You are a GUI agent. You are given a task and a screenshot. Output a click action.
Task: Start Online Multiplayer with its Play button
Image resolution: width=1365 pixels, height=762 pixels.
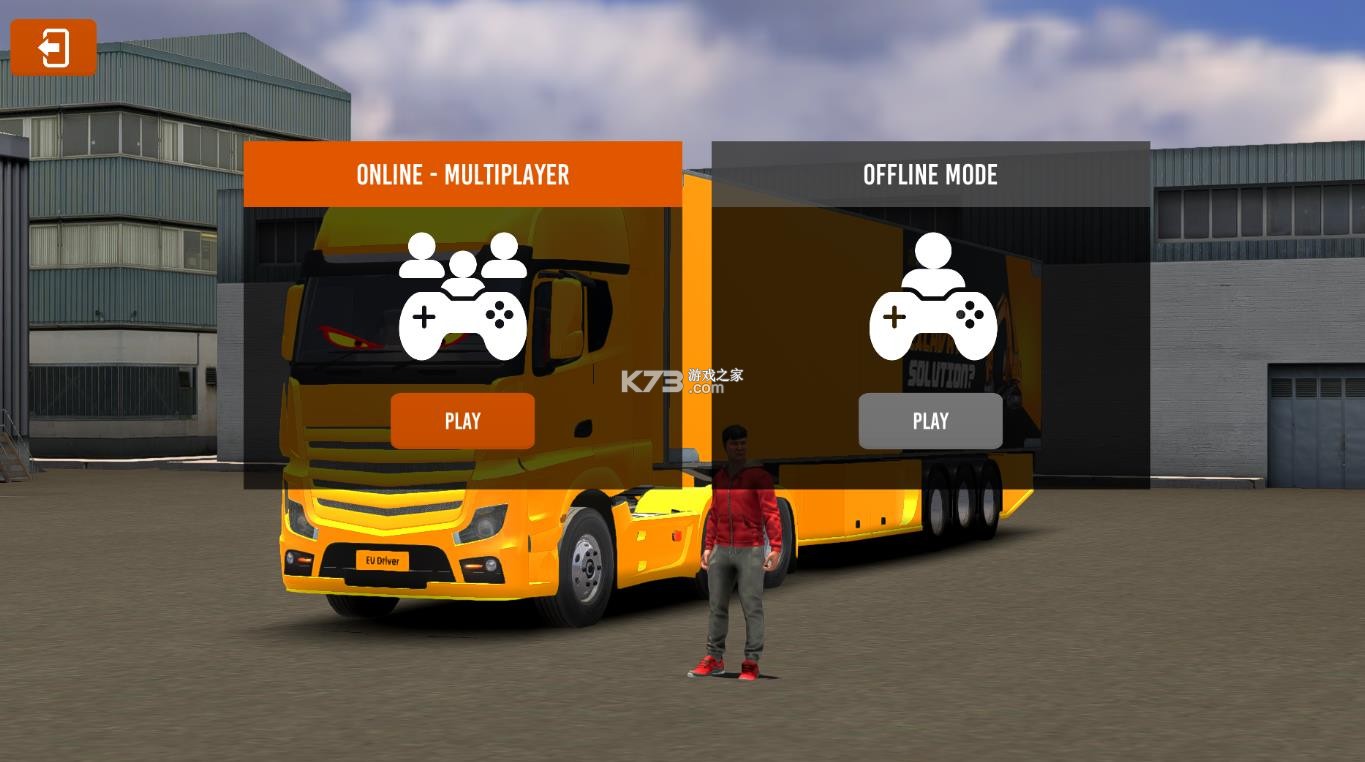462,421
